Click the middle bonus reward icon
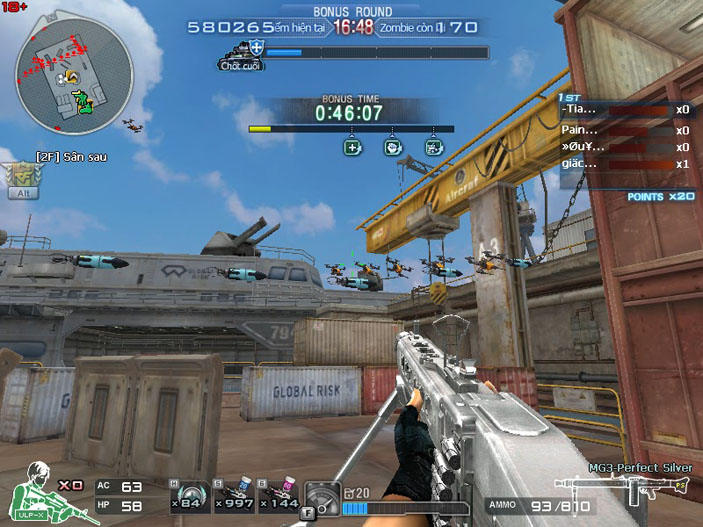 [392, 147]
